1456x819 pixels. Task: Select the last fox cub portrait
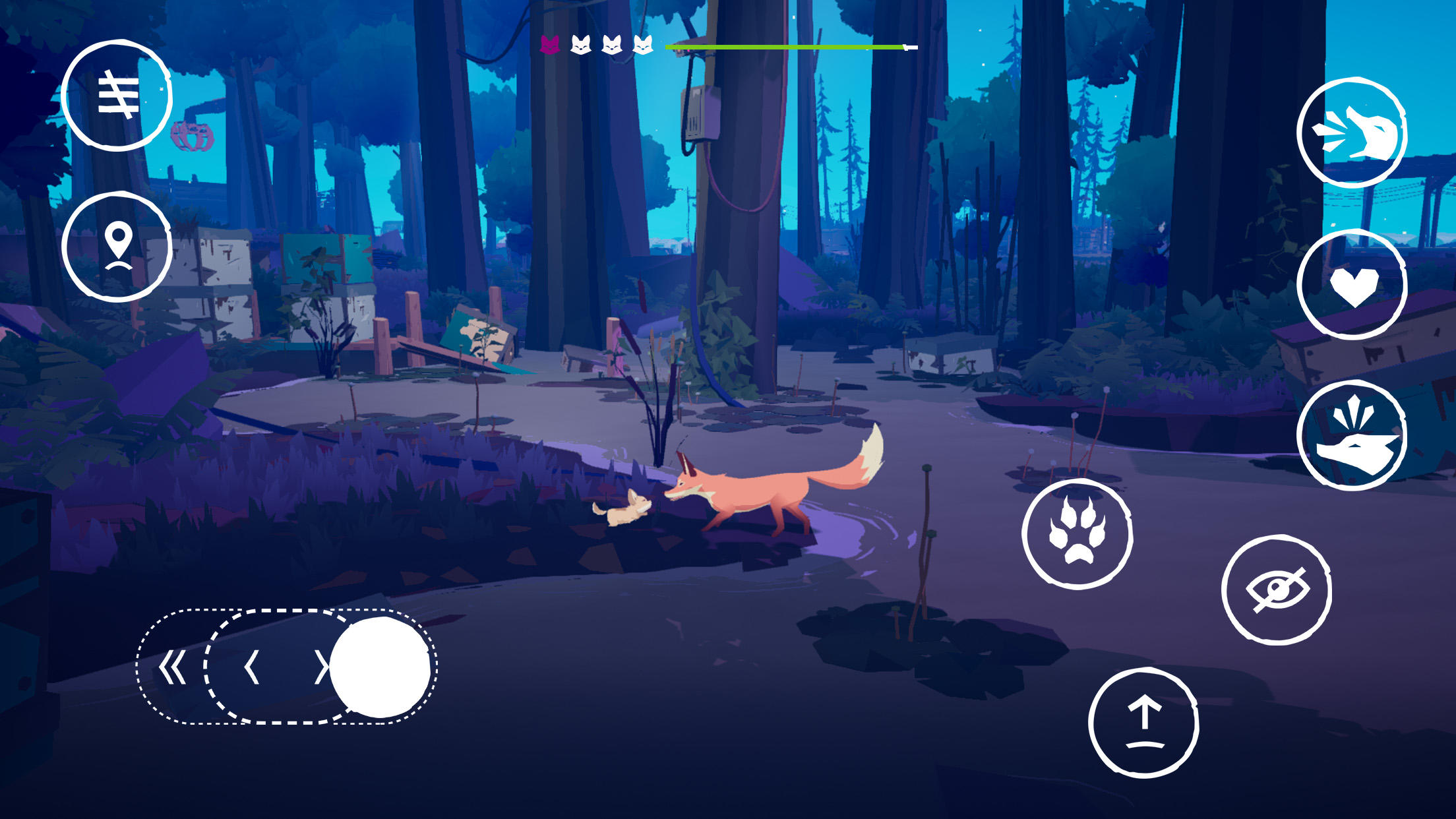pyautogui.click(x=645, y=45)
